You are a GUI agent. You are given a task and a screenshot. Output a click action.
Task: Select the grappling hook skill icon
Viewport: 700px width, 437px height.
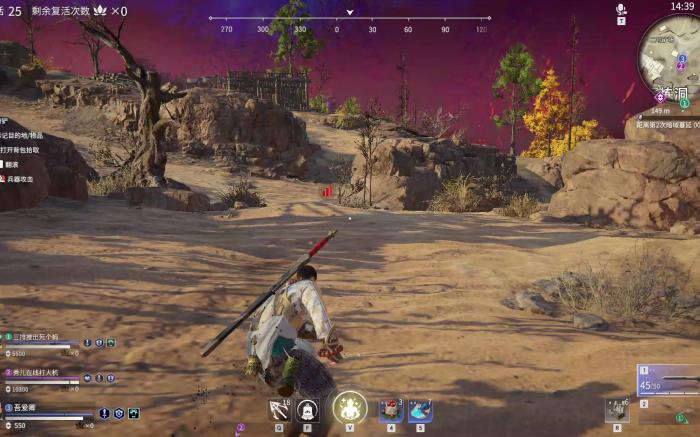tap(279, 409)
